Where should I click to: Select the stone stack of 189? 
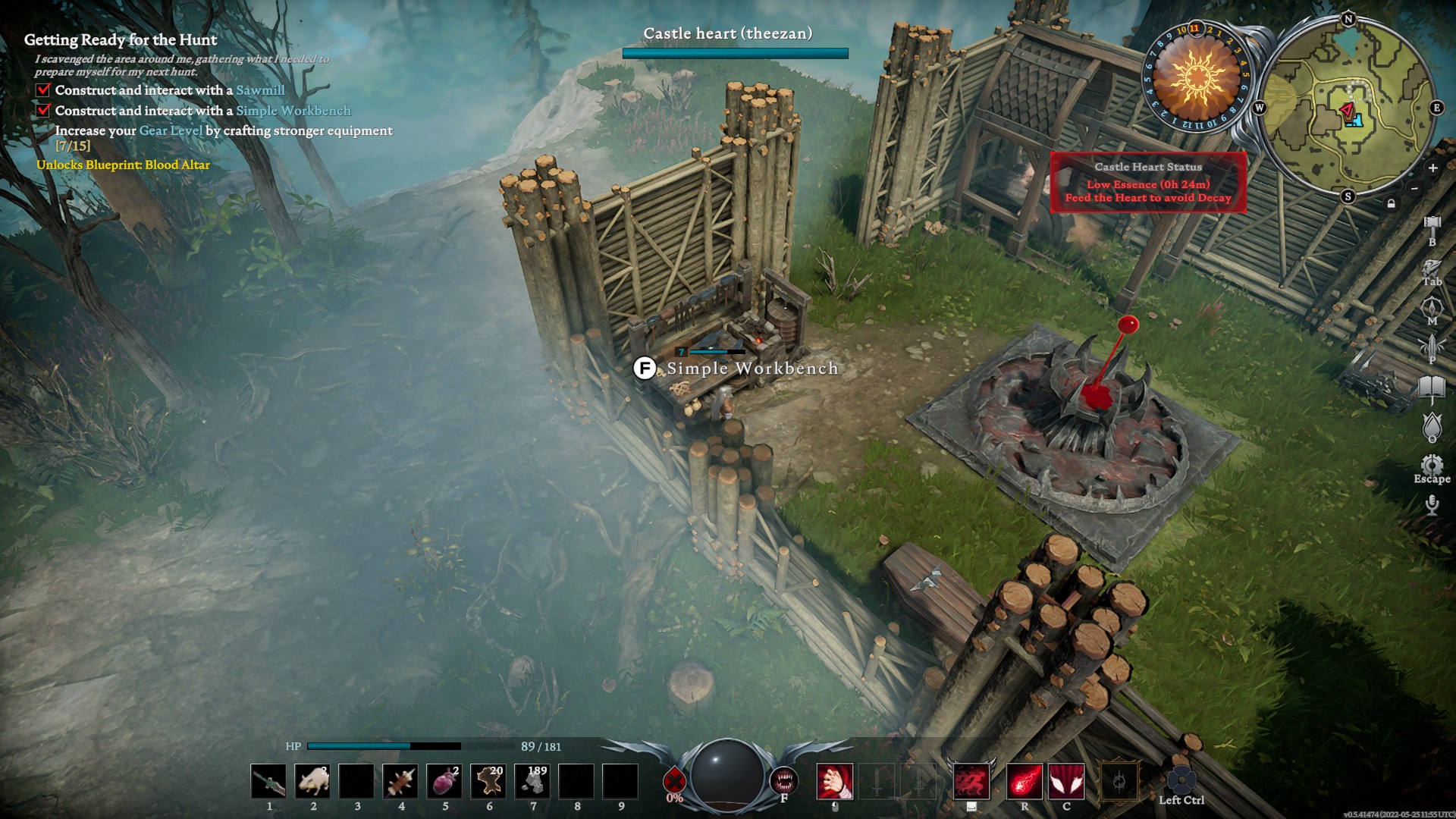click(x=532, y=782)
